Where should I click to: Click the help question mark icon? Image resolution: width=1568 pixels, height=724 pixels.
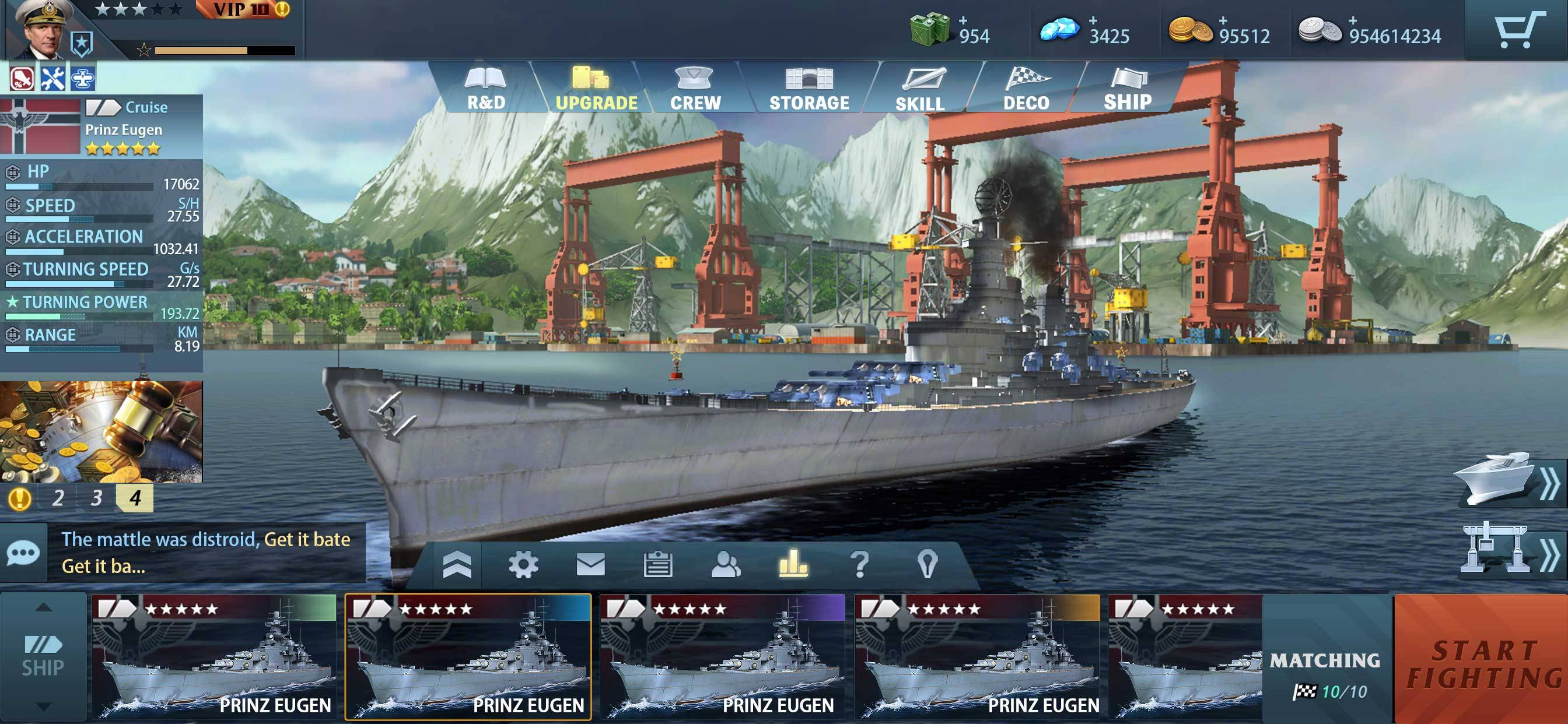click(858, 565)
